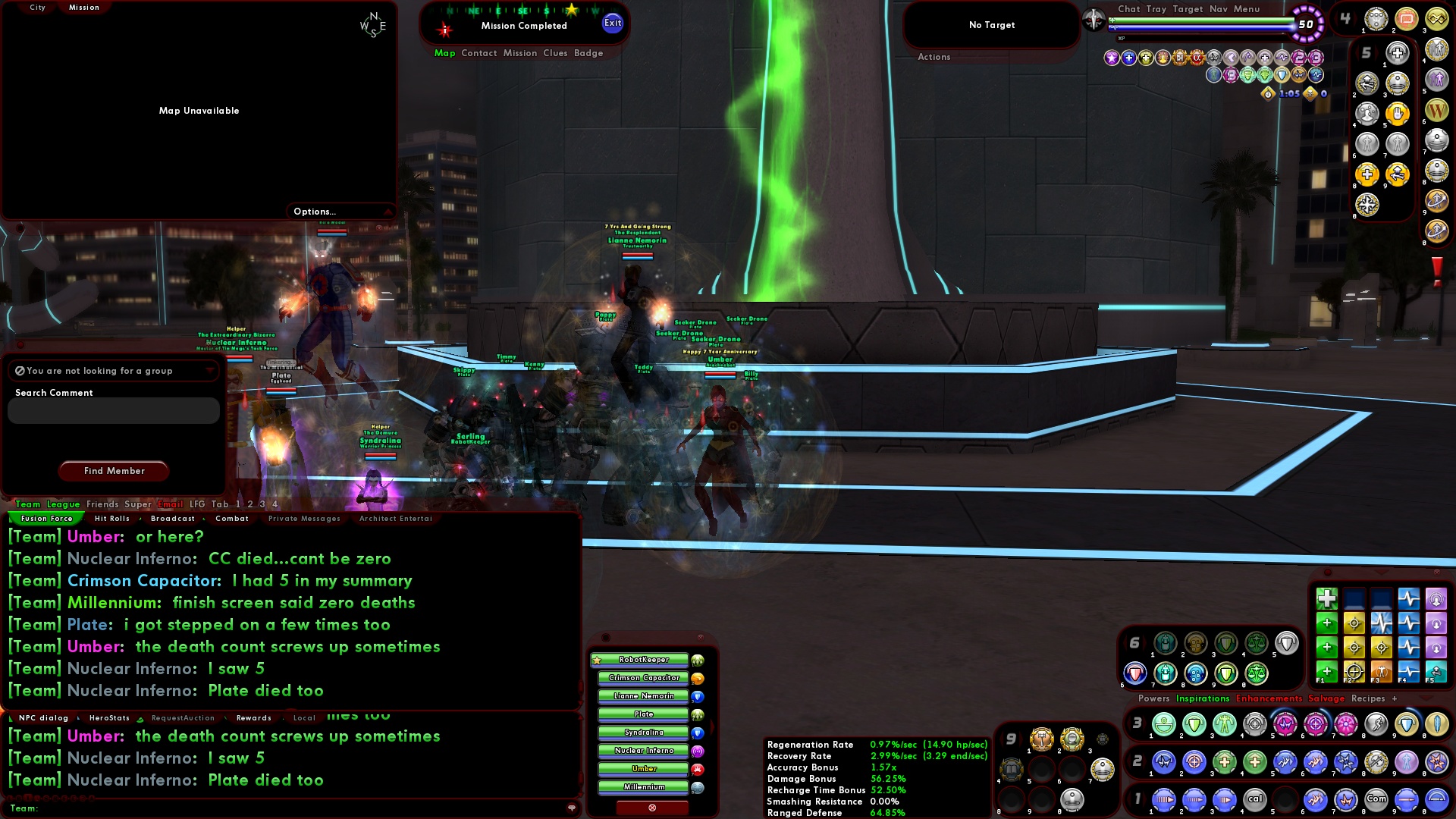Open the Chat menu at top right
The height and width of the screenshot is (819, 1456).
(1129, 9)
